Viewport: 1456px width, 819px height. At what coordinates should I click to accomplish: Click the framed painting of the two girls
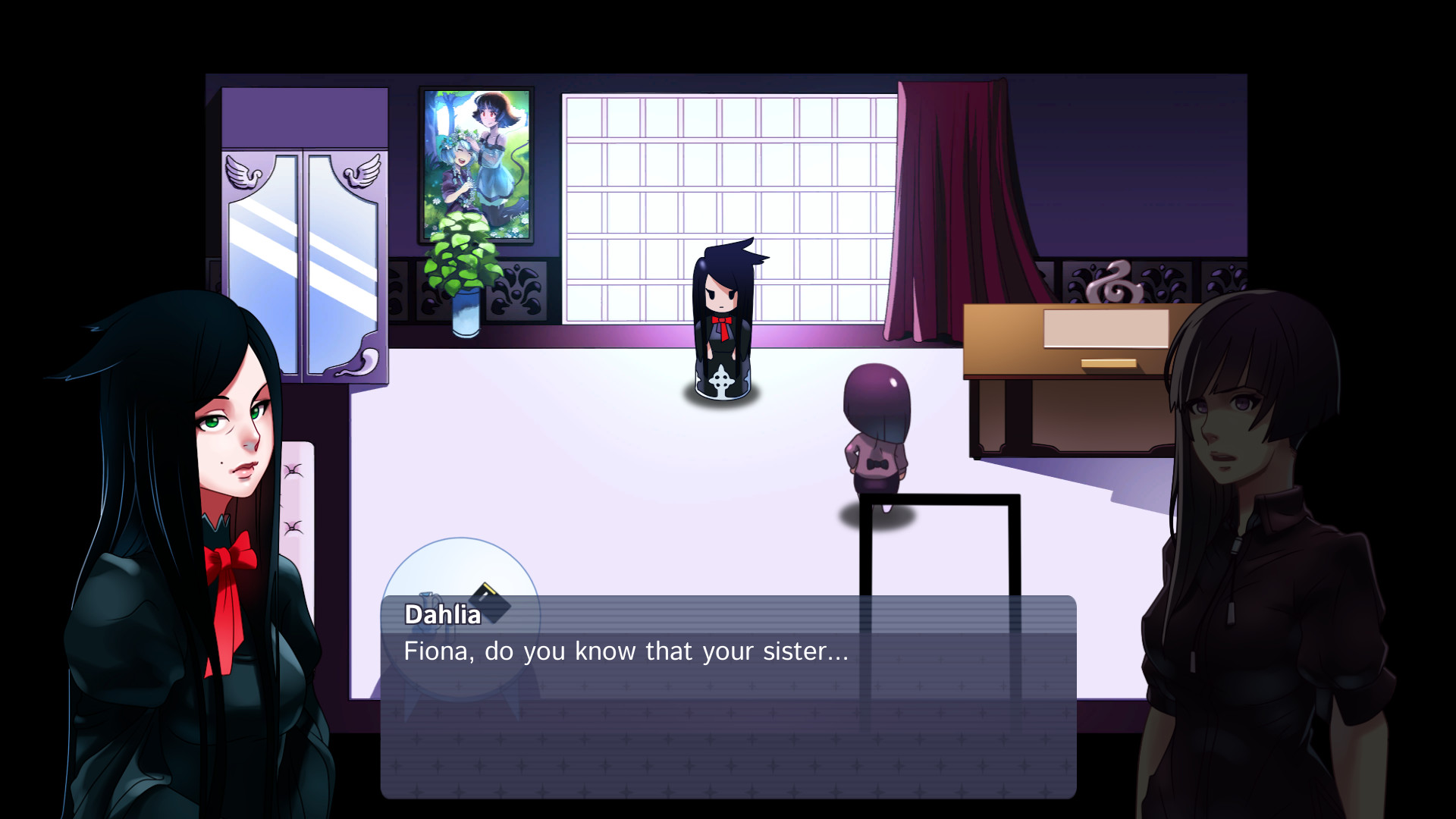coord(475,159)
